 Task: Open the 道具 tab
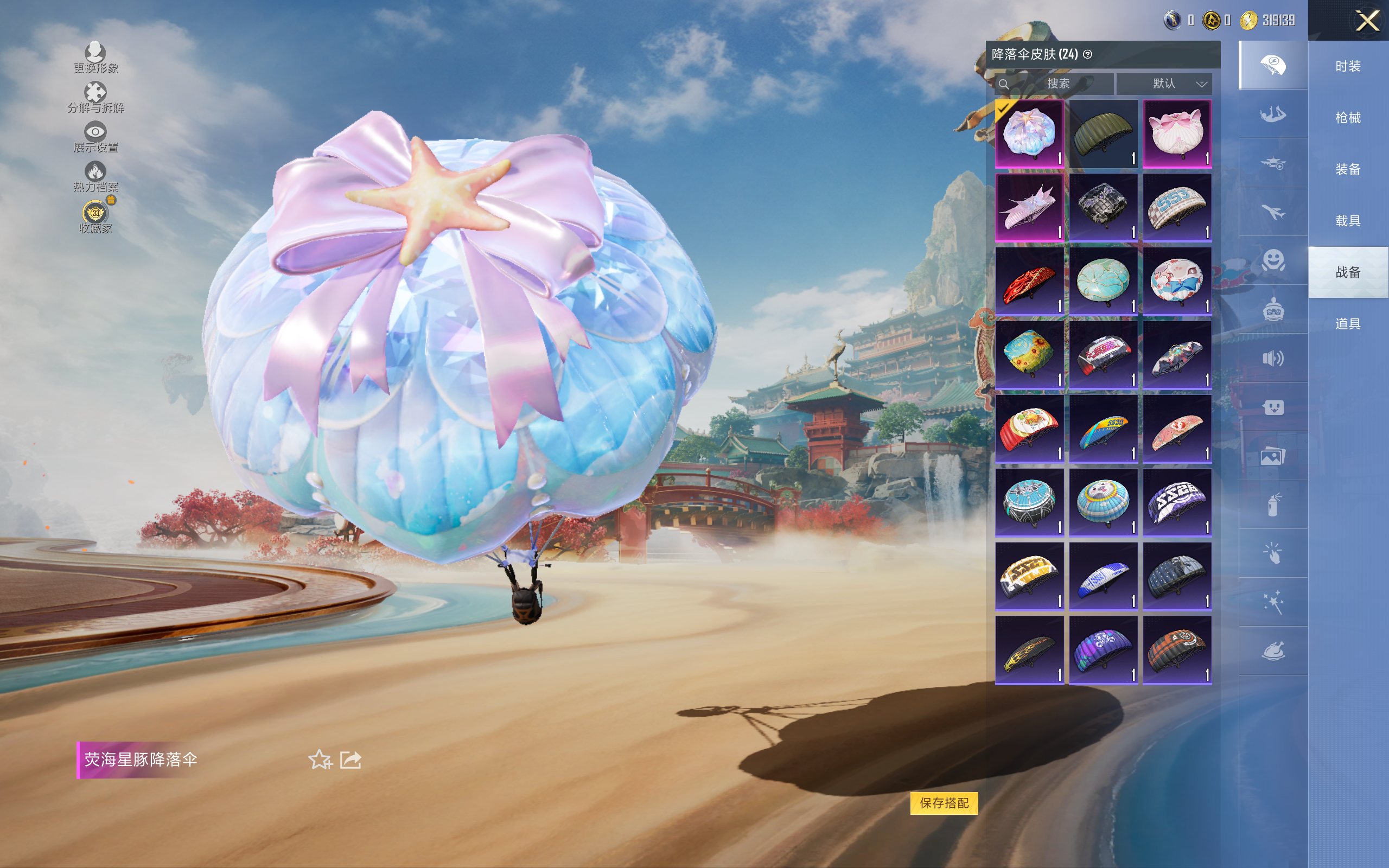tap(1348, 324)
